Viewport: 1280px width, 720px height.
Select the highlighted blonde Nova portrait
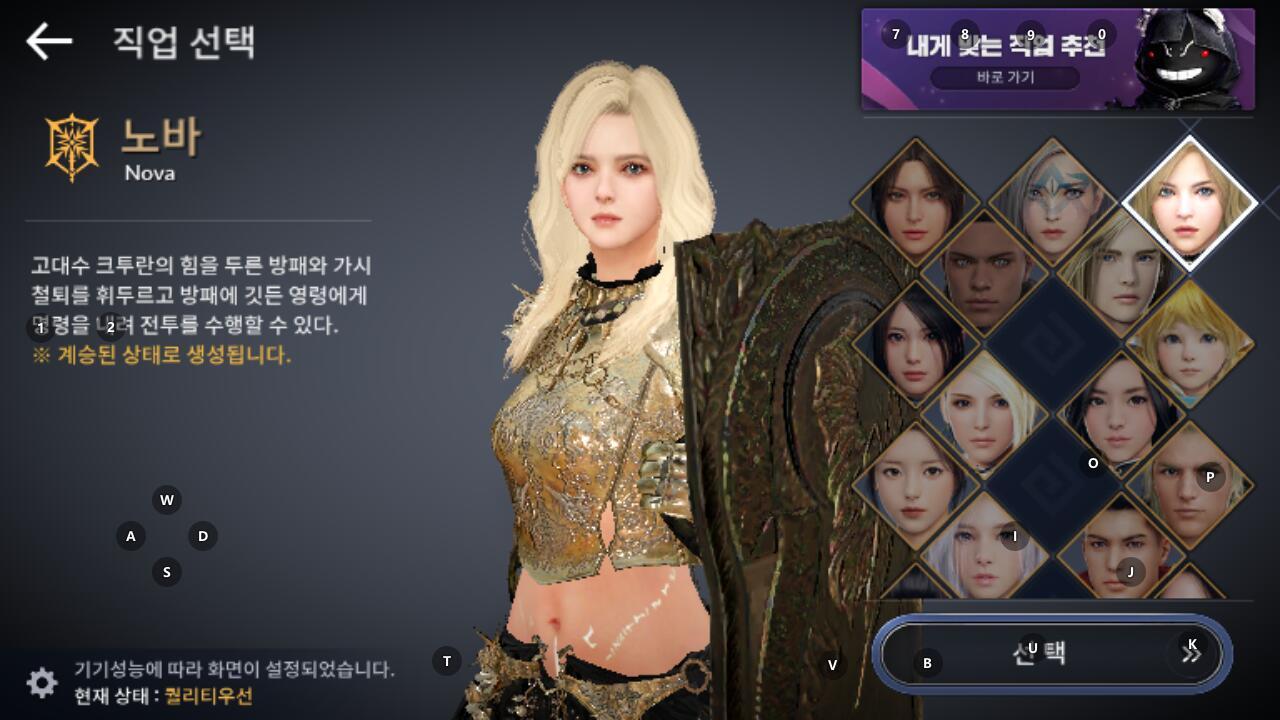1189,200
